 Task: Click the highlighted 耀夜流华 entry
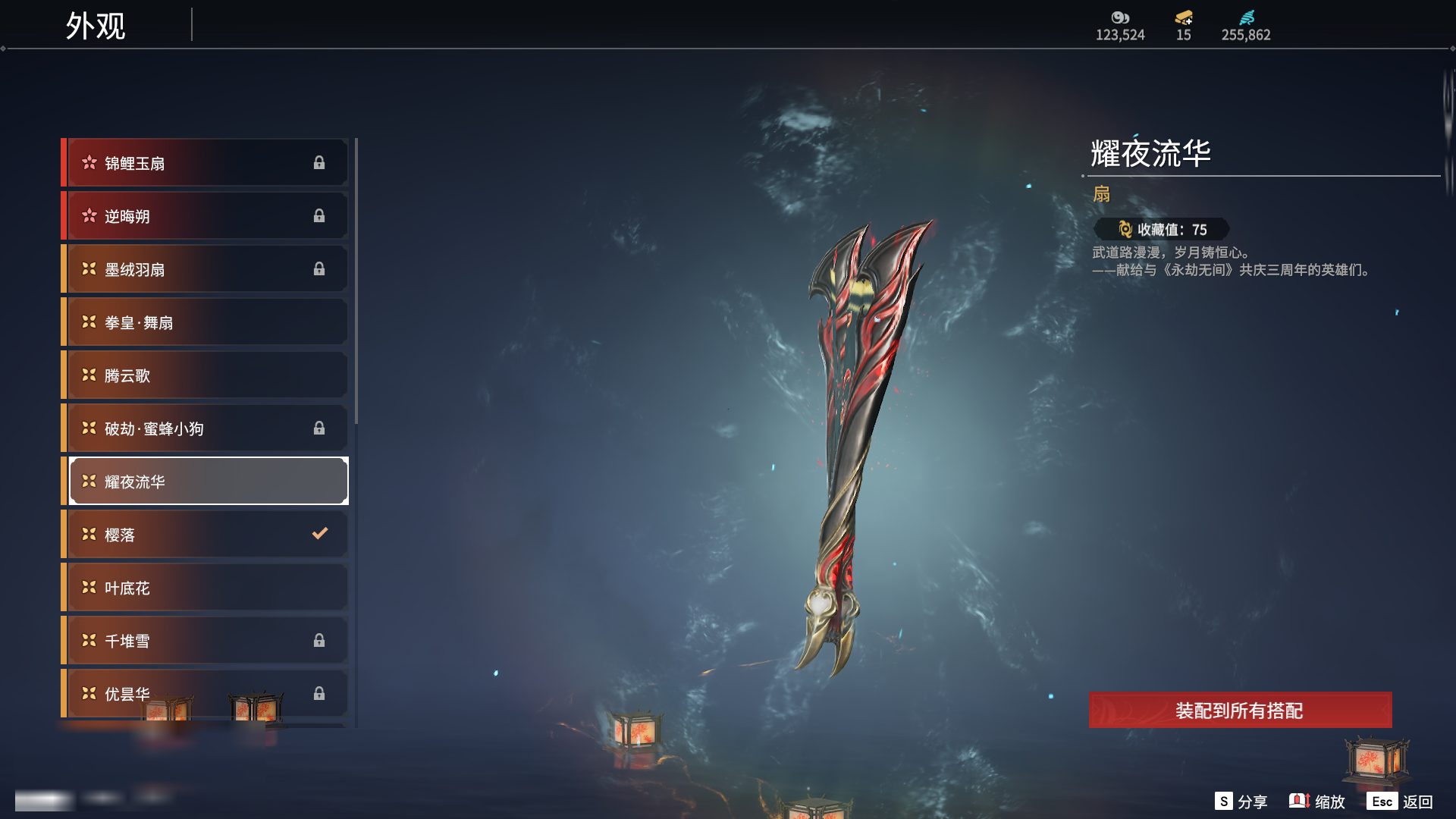tap(206, 482)
